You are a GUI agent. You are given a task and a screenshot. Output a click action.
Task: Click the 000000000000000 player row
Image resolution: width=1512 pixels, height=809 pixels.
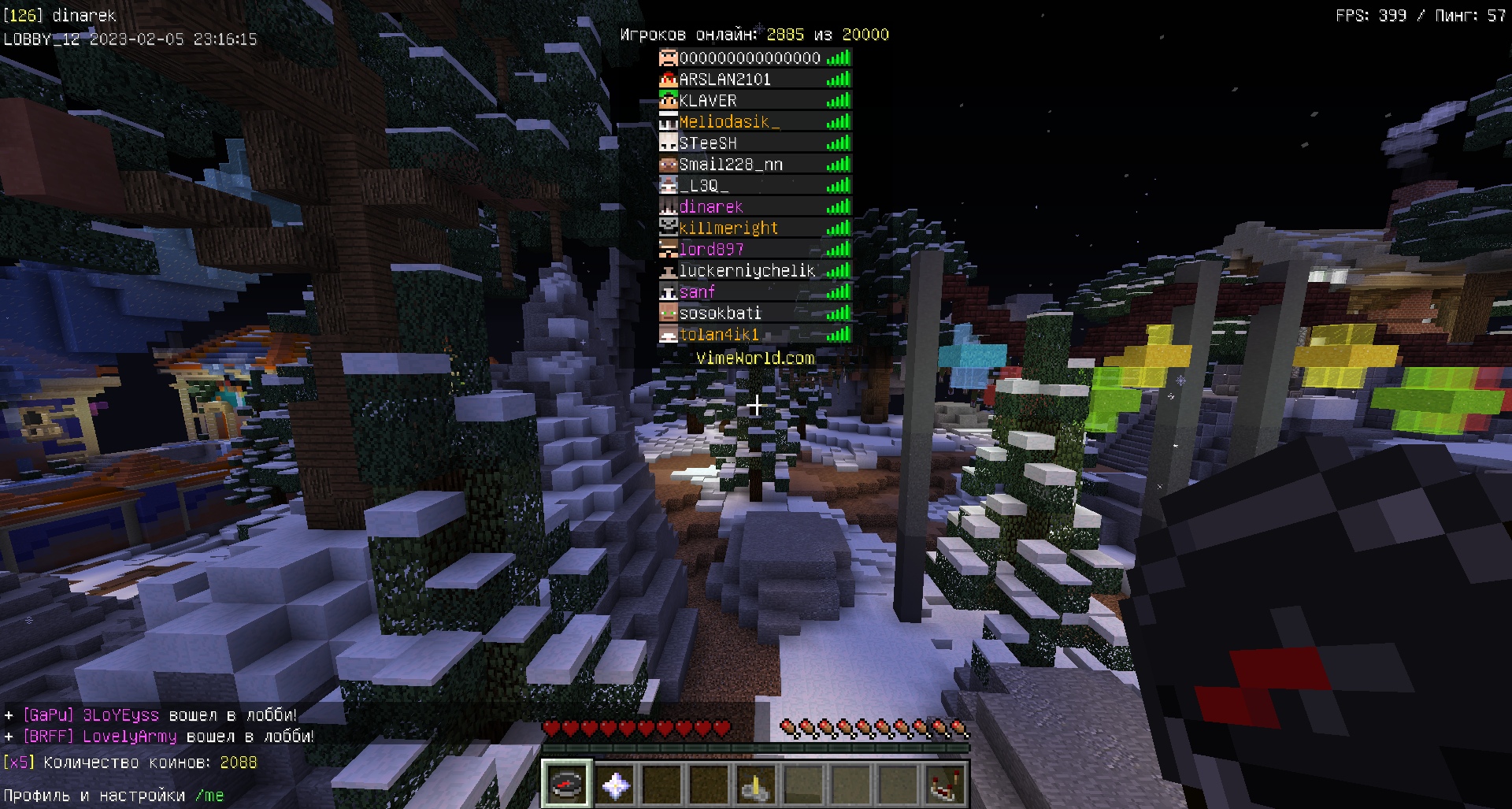pos(755,58)
